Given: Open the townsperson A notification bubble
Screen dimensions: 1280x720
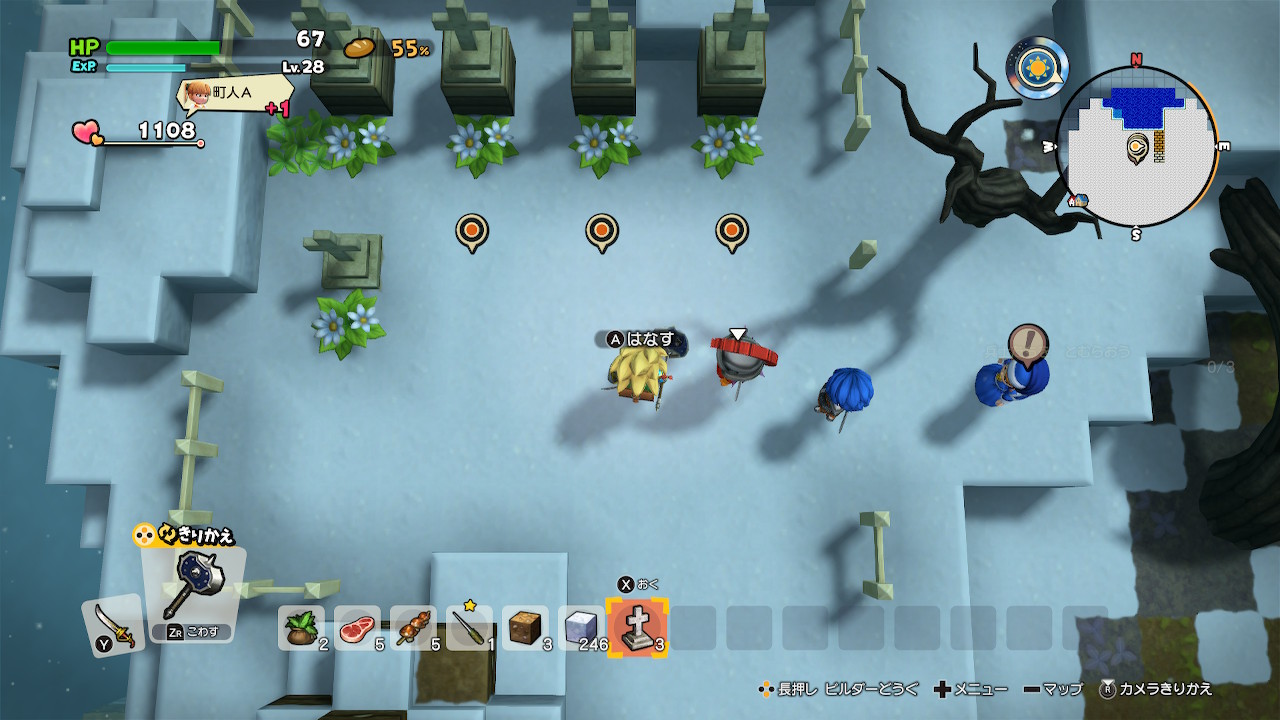Looking at the screenshot, I should (x=234, y=93).
